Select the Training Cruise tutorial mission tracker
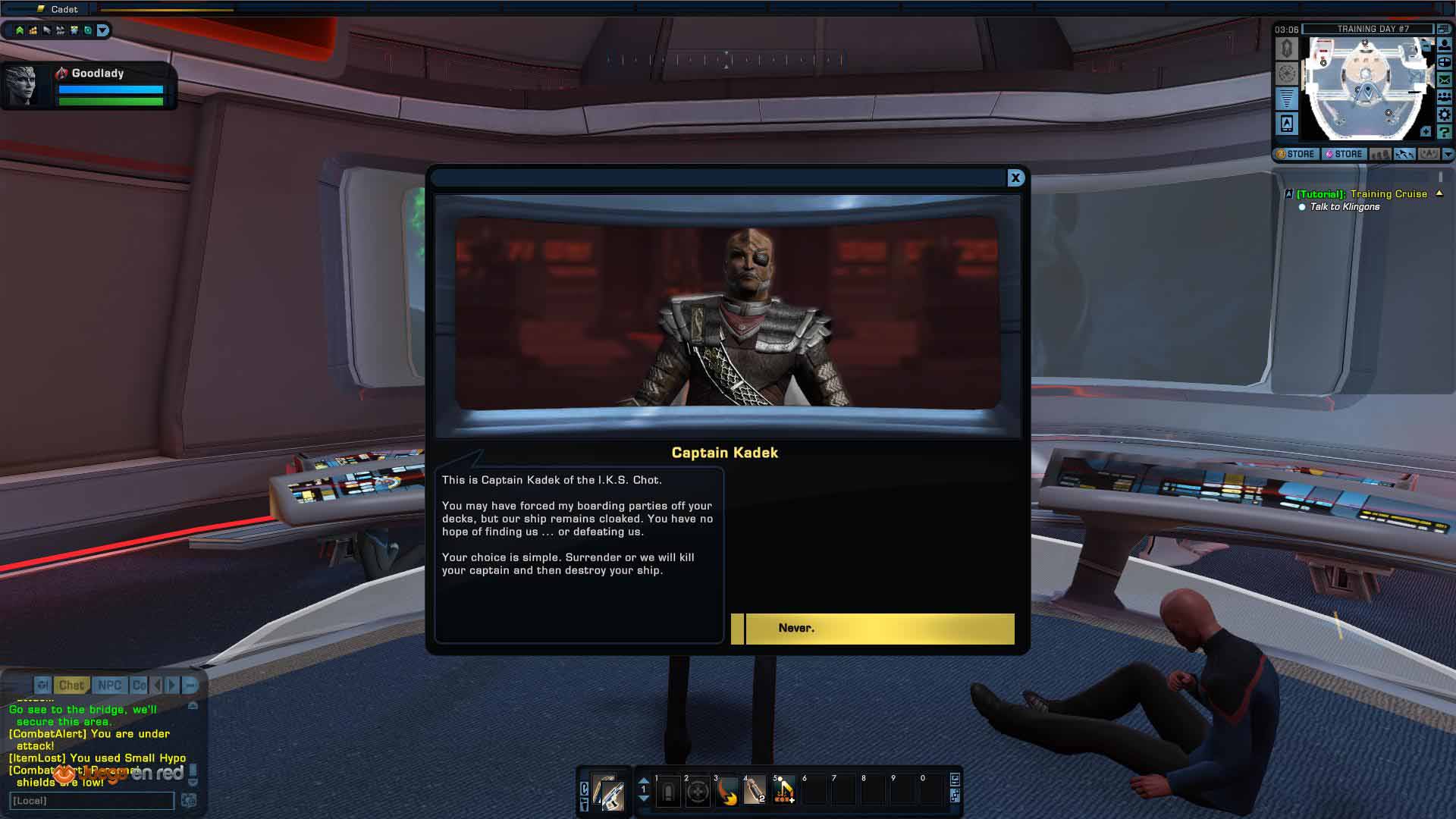The image size is (1456, 819). (x=1361, y=194)
